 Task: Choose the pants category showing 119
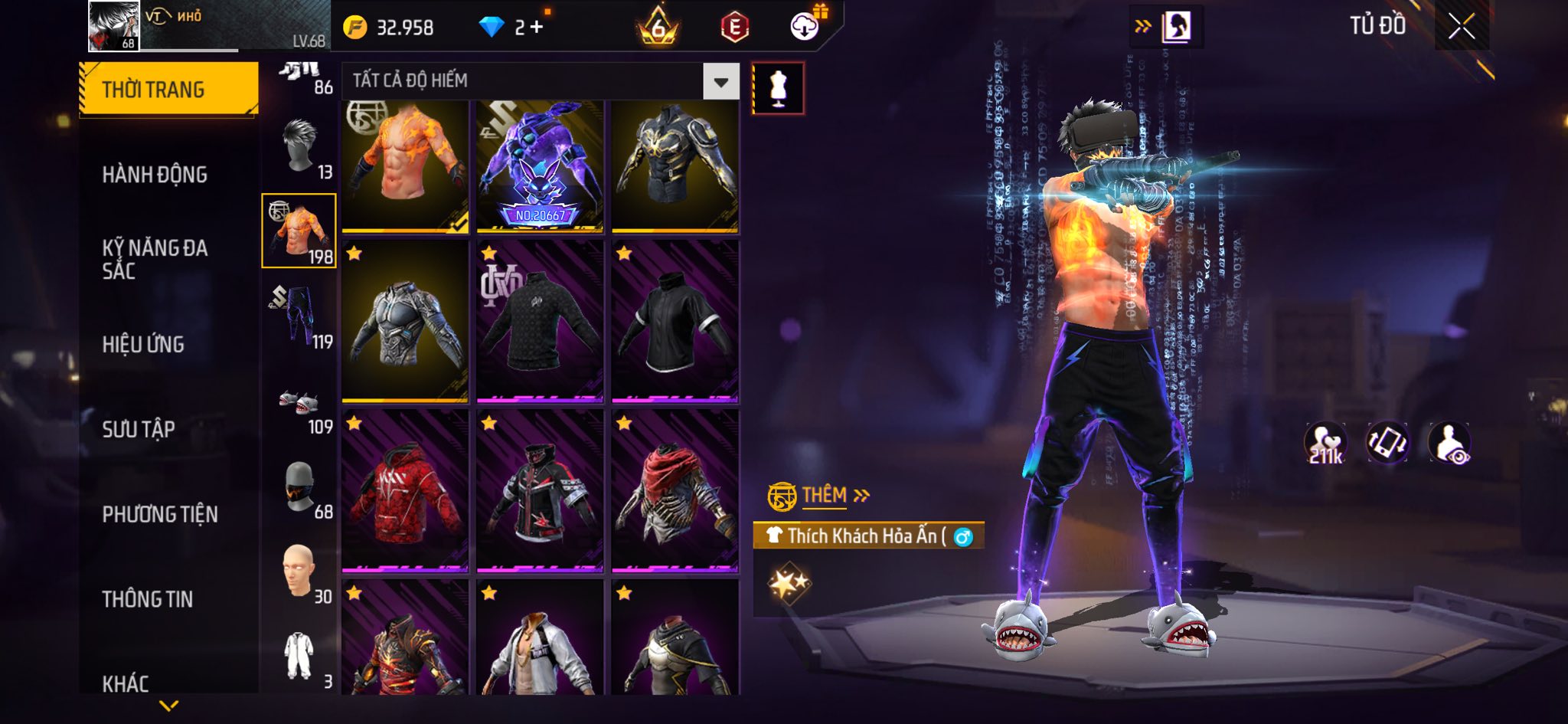tap(300, 316)
